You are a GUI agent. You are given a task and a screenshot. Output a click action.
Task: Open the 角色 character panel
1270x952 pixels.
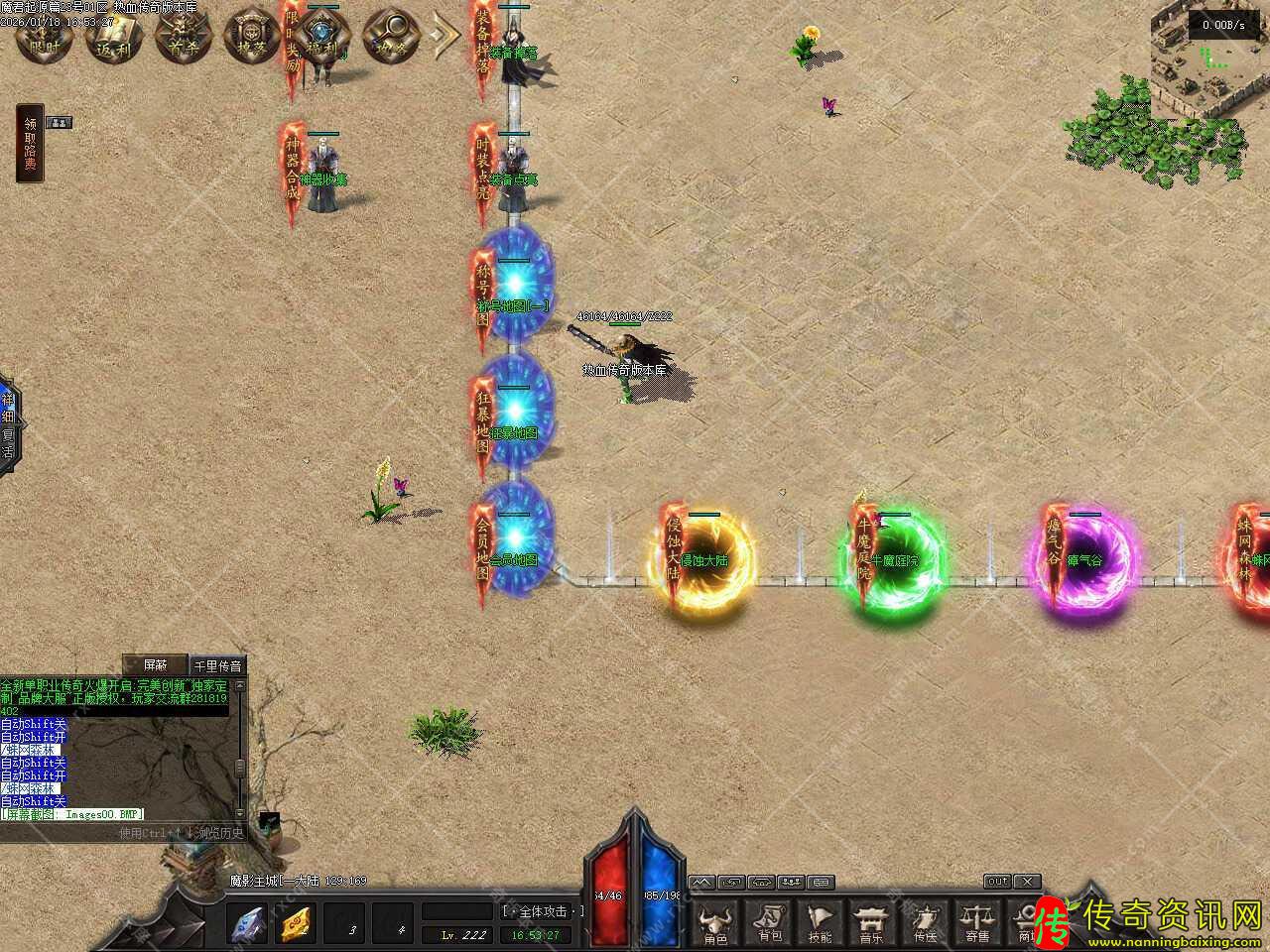[714, 923]
